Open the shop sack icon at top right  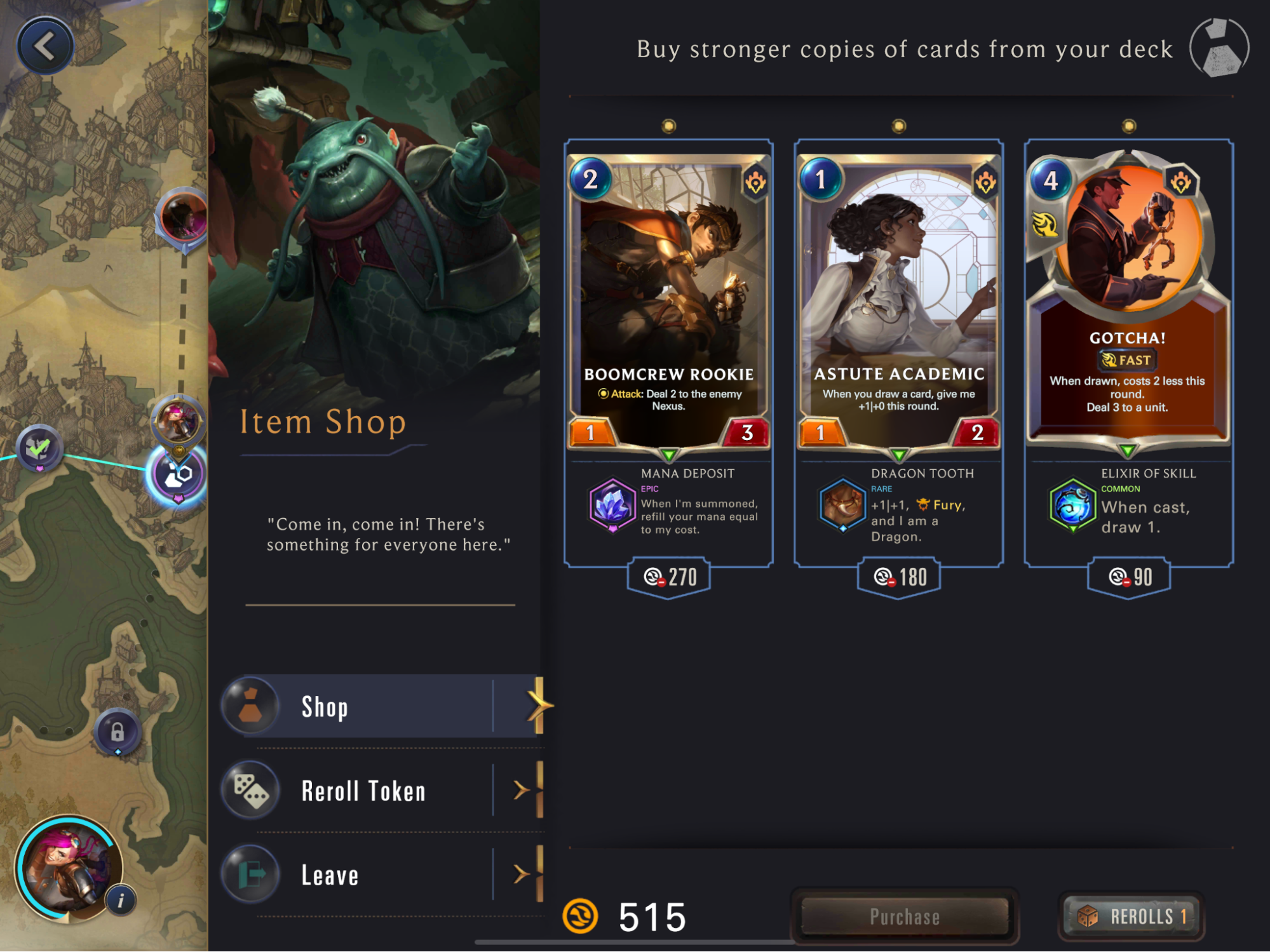1219,48
